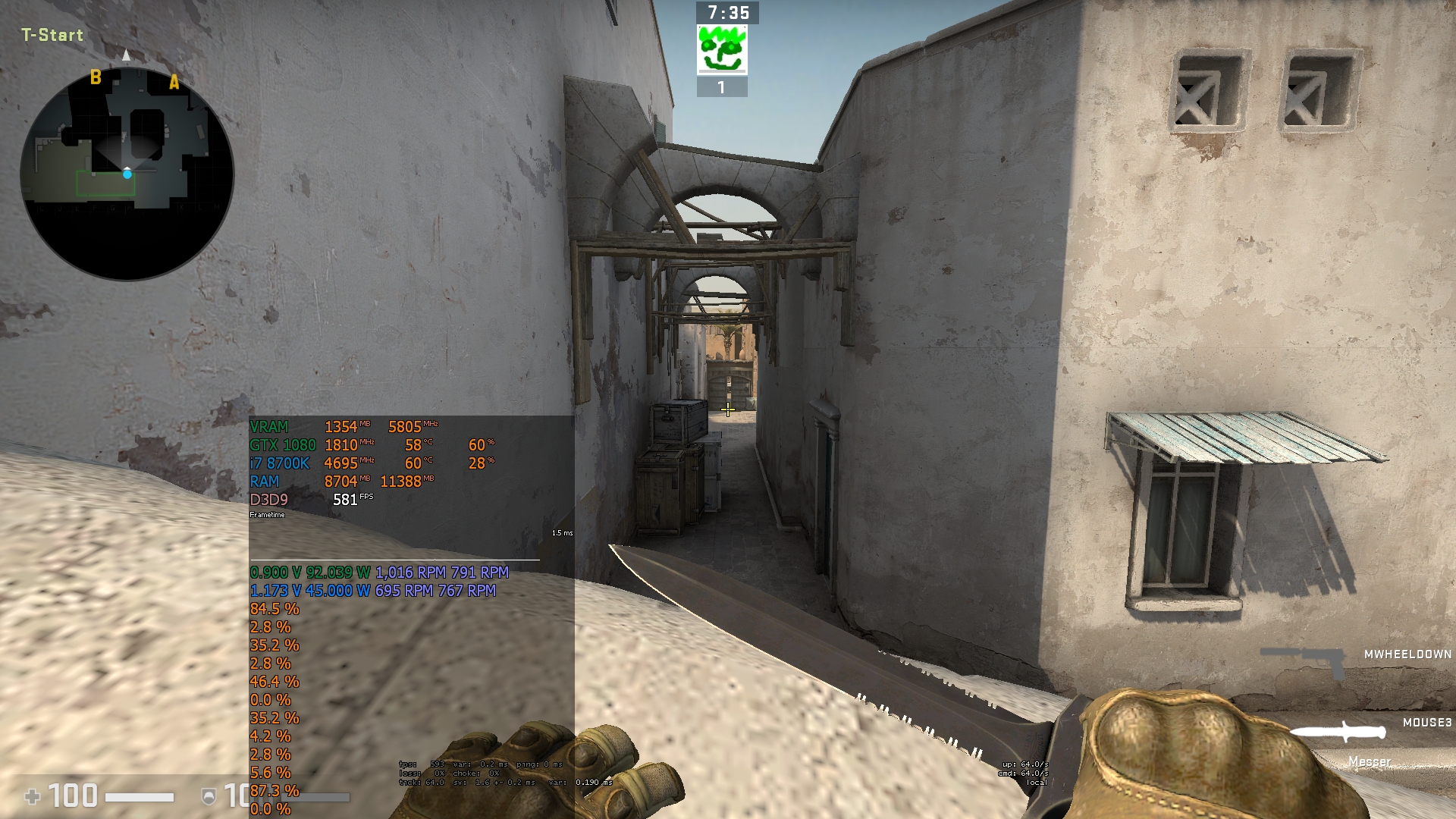The height and width of the screenshot is (819, 1456).
Task: Collapse the i7 8700K stats row
Action: click(x=278, y=461)
